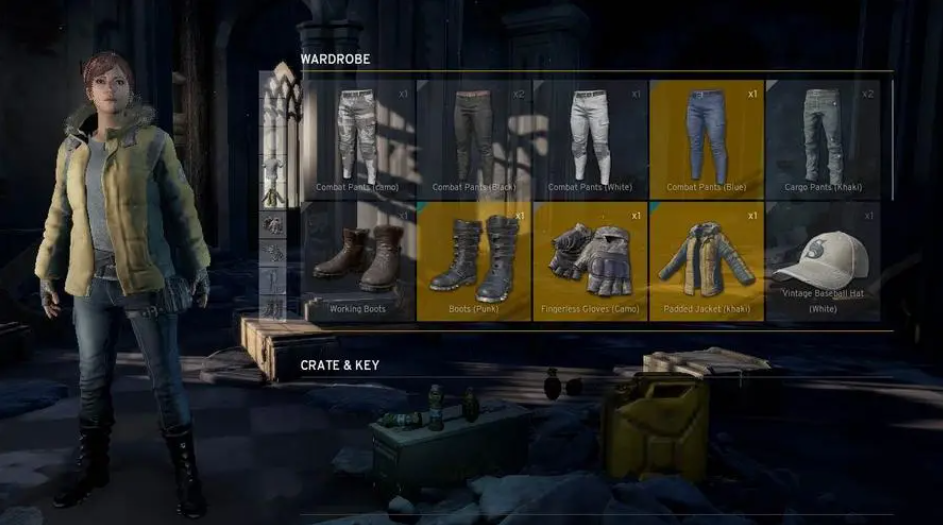Image resolution: width=943 pixels, height=525 pixels.
Task: Select the Cargo Pants (Khaki) item
Action: tap(823, 139)
